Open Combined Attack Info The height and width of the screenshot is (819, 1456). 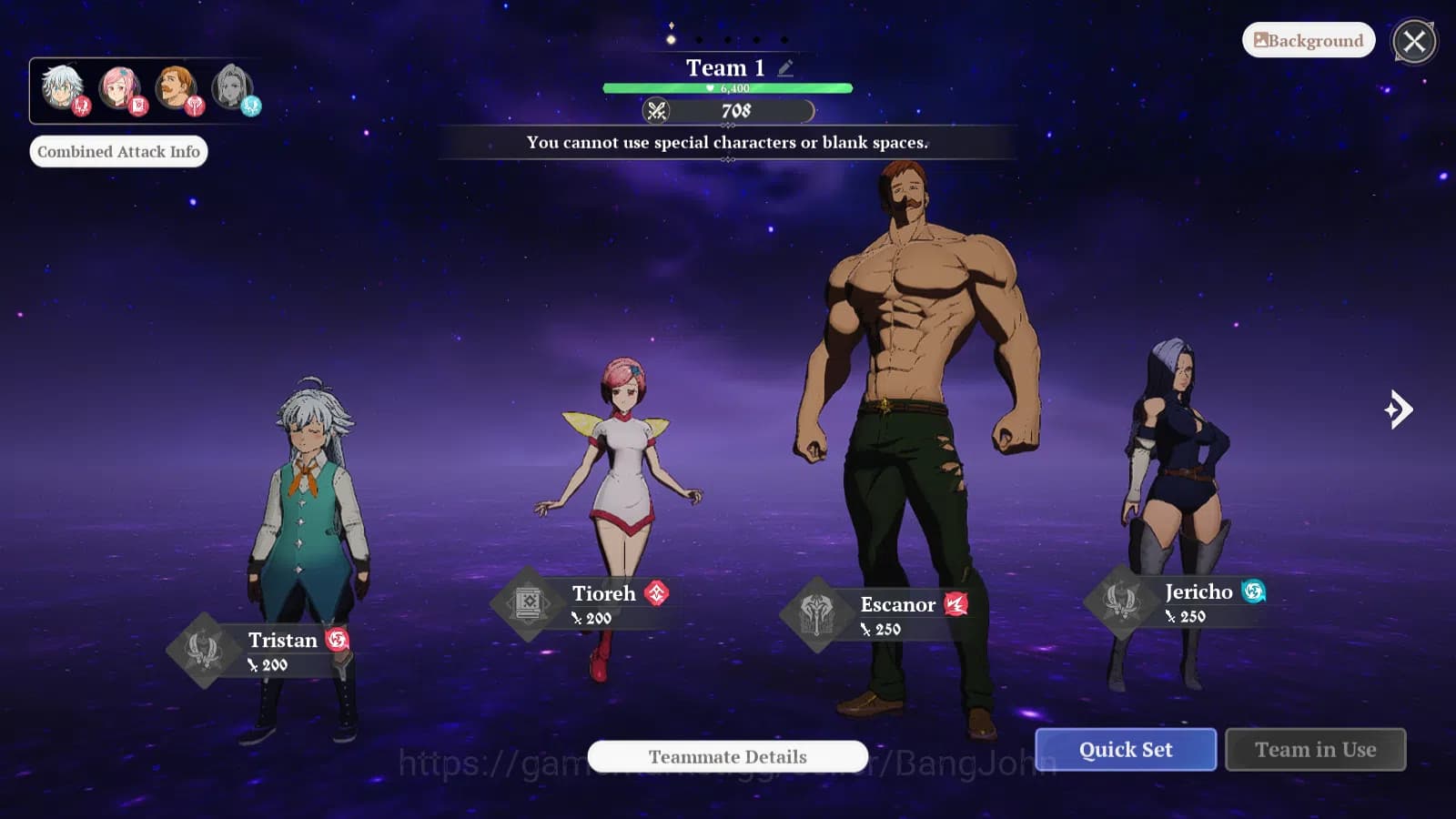tap(118, 151)
